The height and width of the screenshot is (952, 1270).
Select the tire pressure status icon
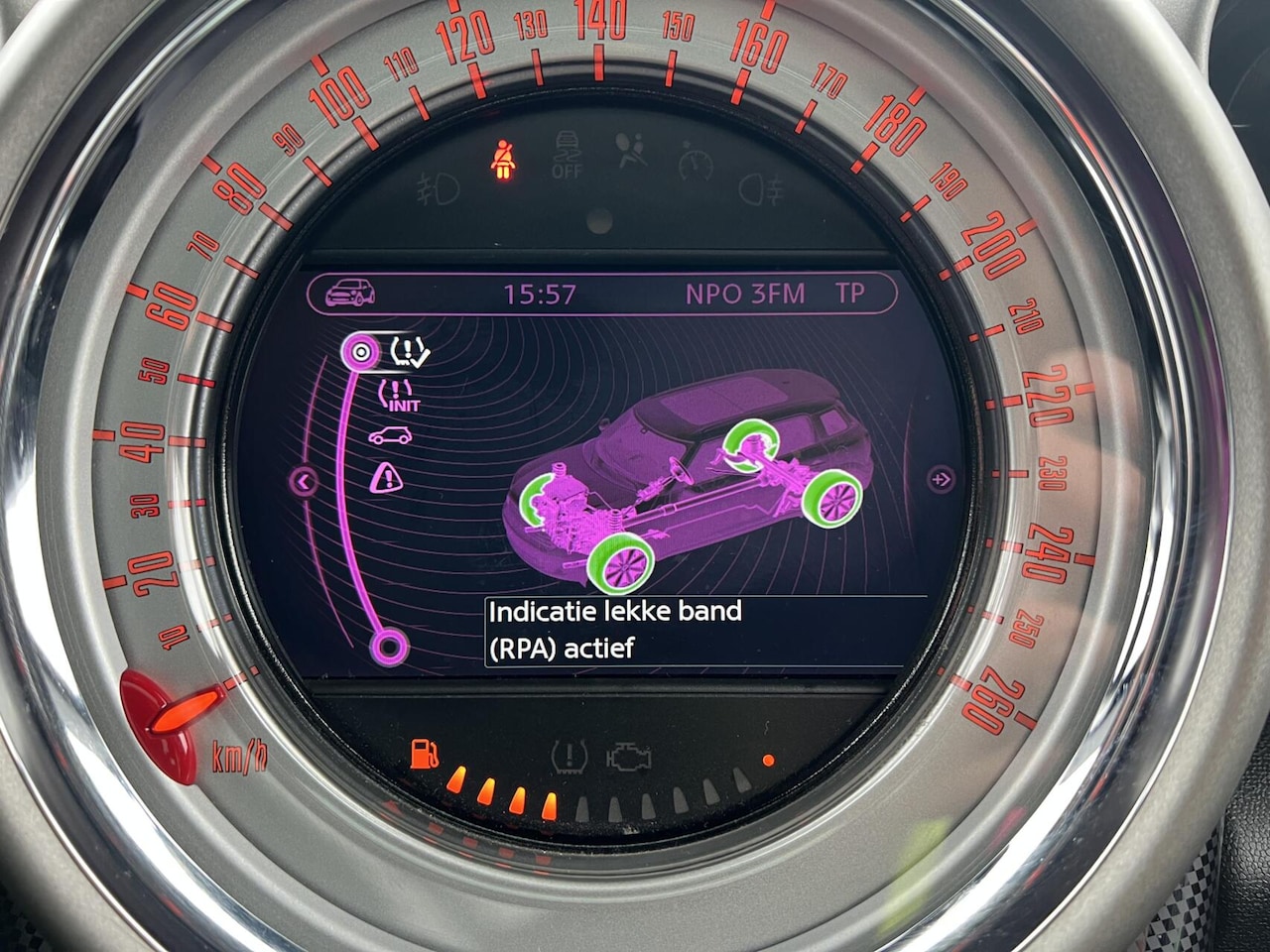411,349
